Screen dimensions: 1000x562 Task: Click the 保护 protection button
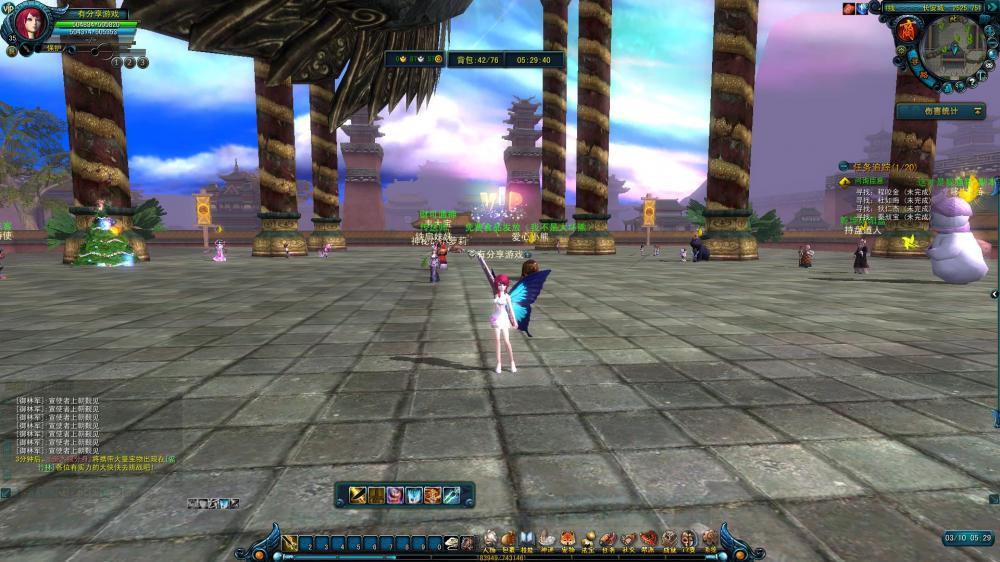tap(54, 48)
